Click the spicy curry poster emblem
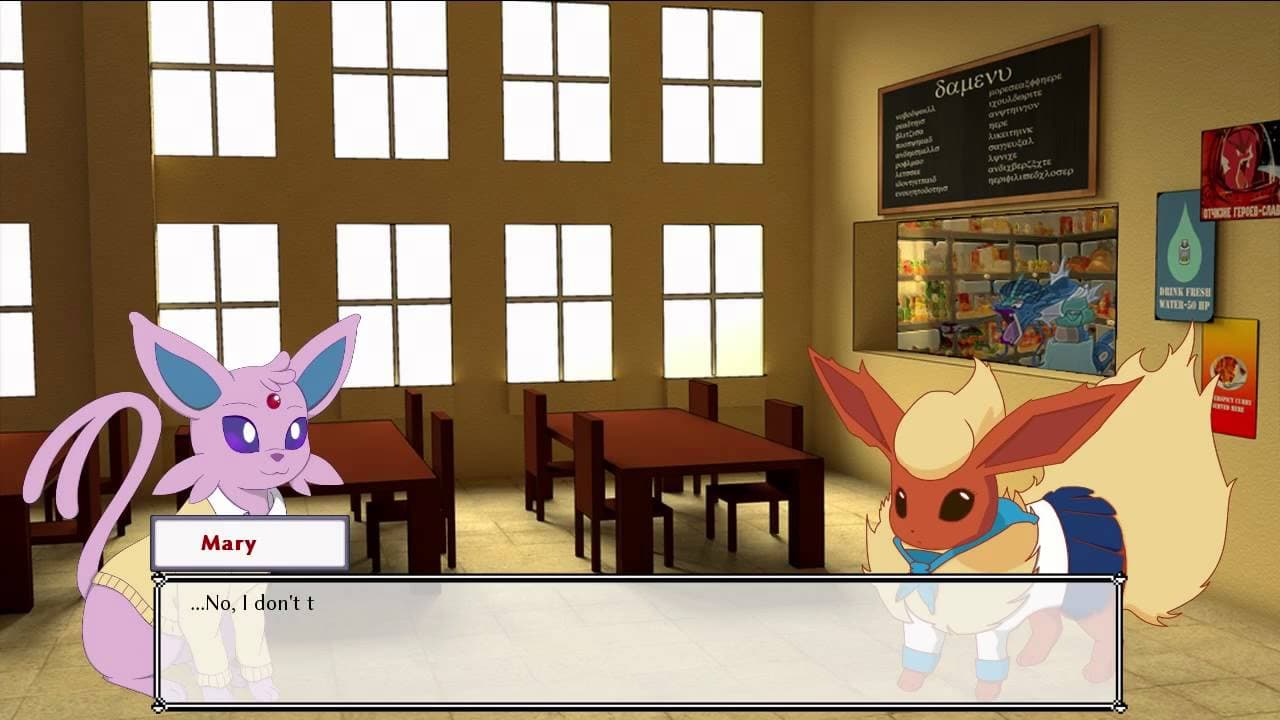Screen dimensions: 1280x720 click(1228, 370)
